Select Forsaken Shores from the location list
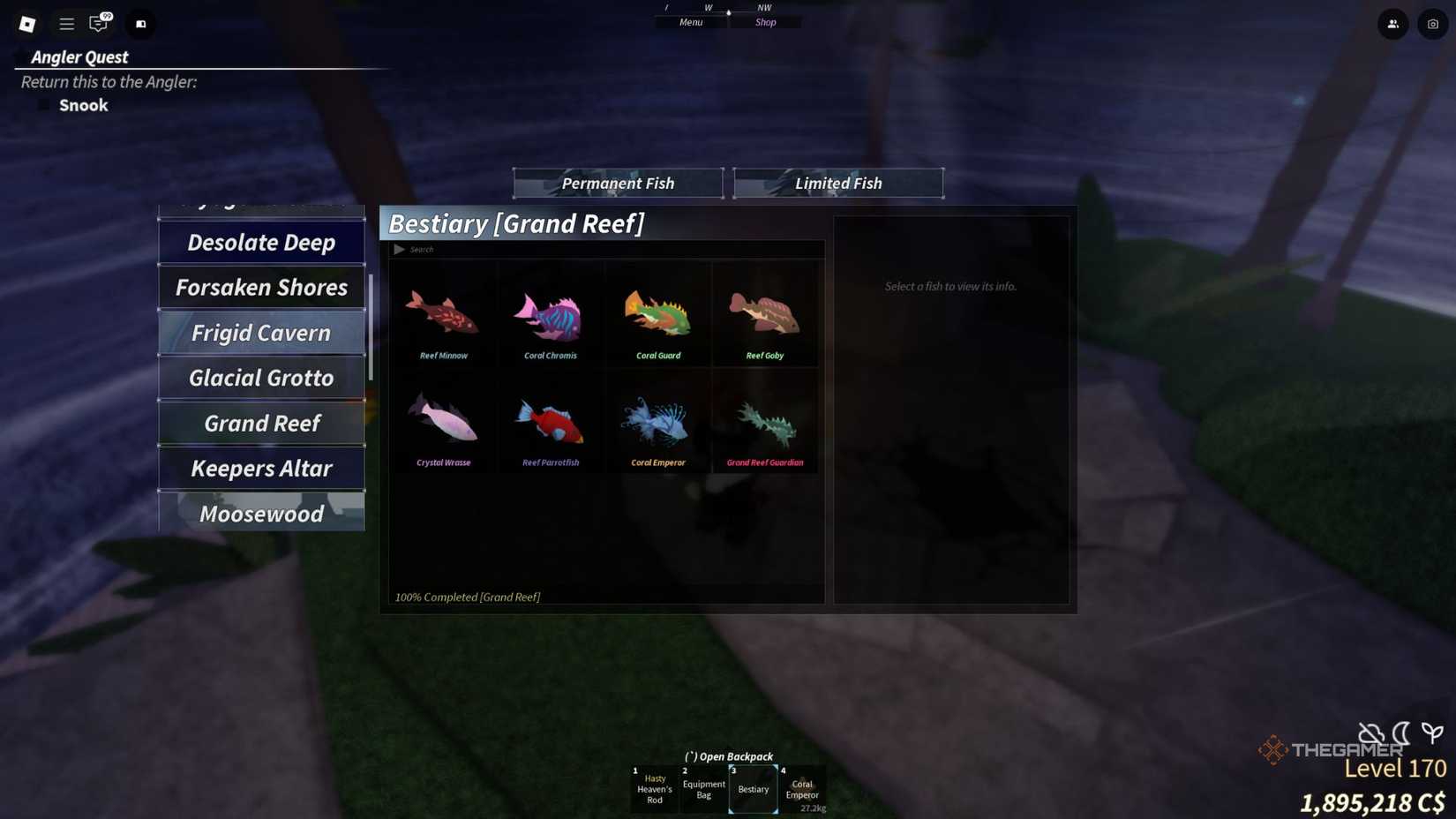Screen dimensions: 1456x819 coord(261,287)
